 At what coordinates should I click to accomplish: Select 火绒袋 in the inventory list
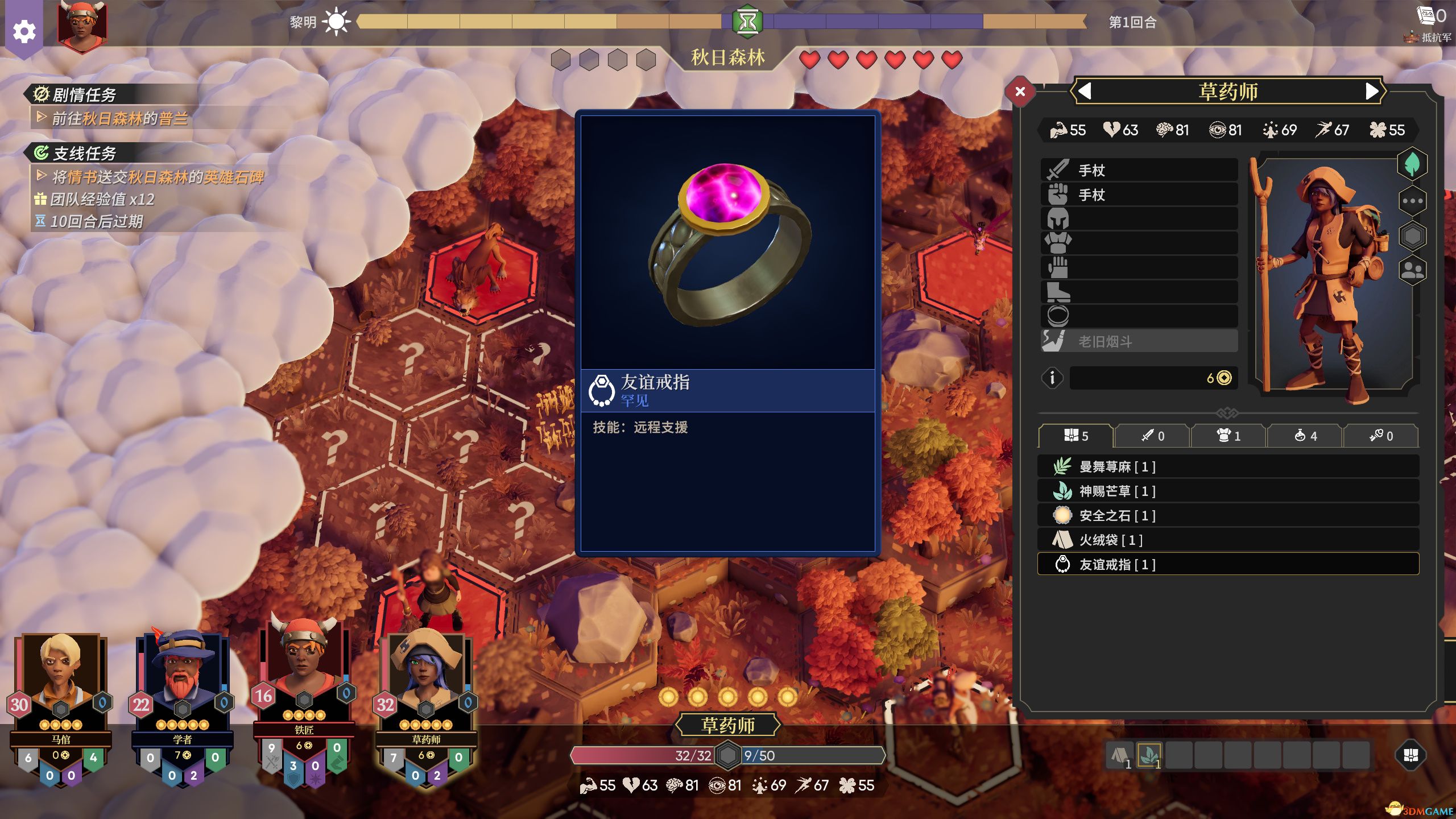tap(1228, 540)
